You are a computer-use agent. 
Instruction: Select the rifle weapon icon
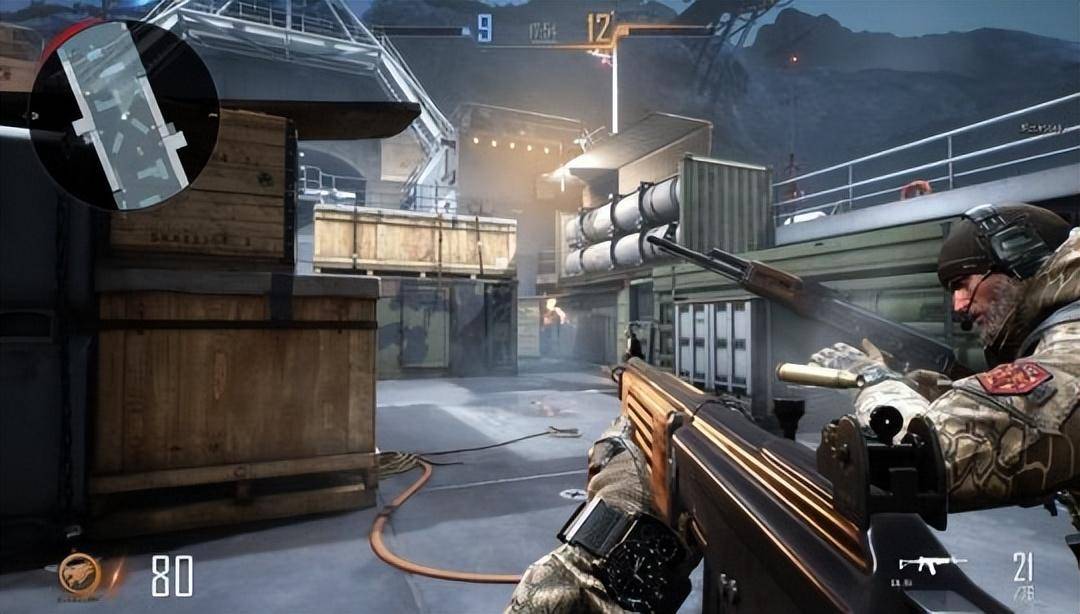(932, 564)
